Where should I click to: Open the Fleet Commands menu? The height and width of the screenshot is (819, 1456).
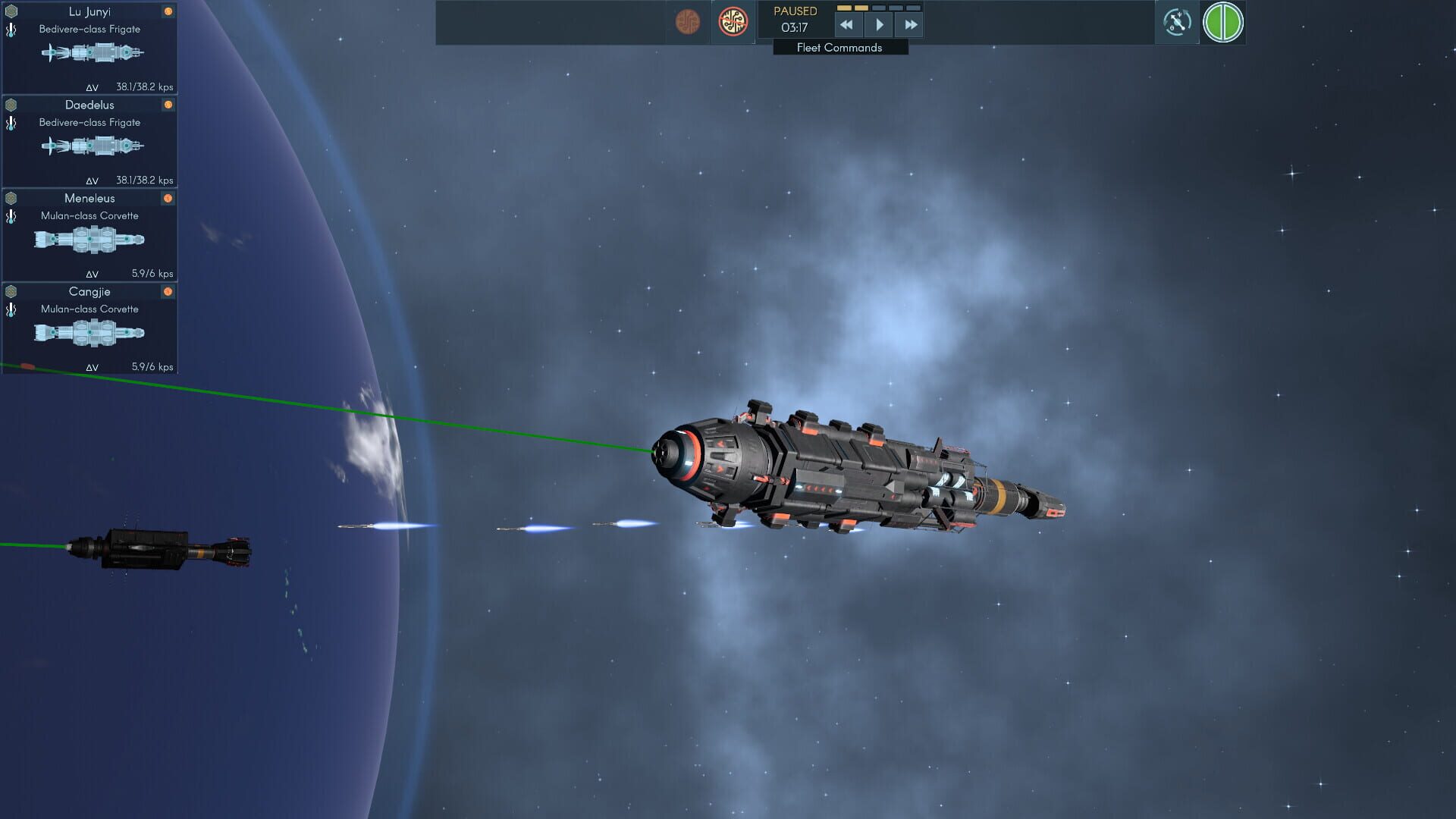839,47
